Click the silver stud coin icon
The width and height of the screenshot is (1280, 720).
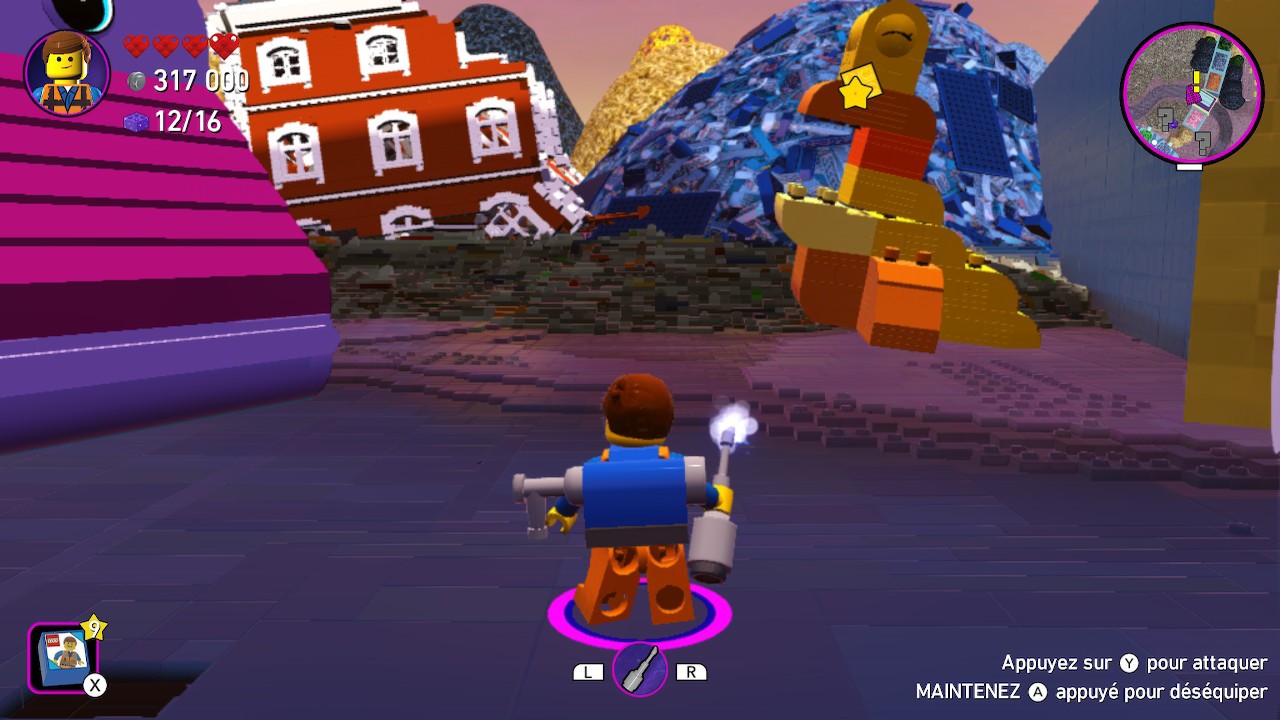point(139,82)
